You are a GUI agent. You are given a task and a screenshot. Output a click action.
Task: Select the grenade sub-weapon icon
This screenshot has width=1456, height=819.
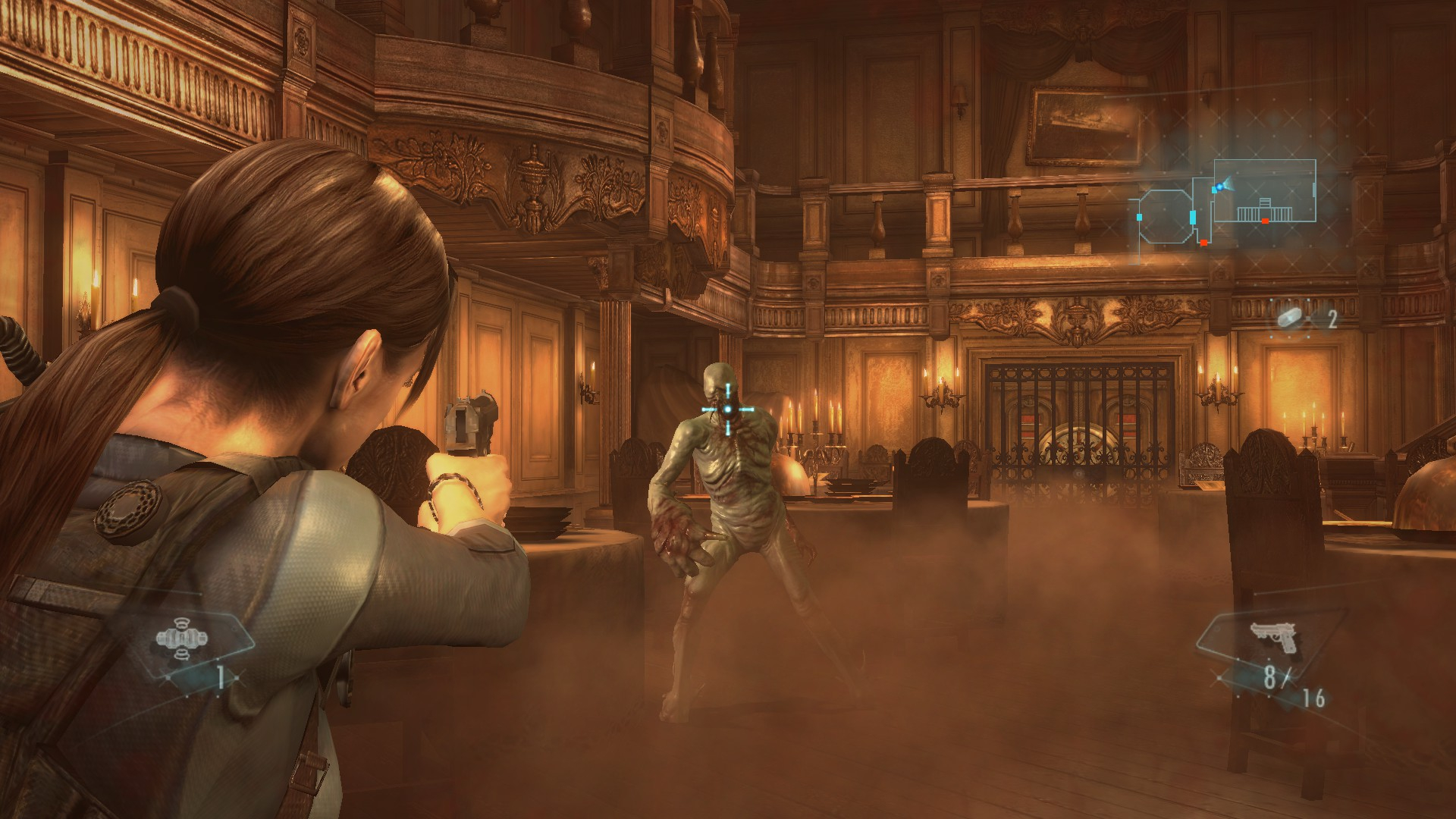click(x=181, y=641)
